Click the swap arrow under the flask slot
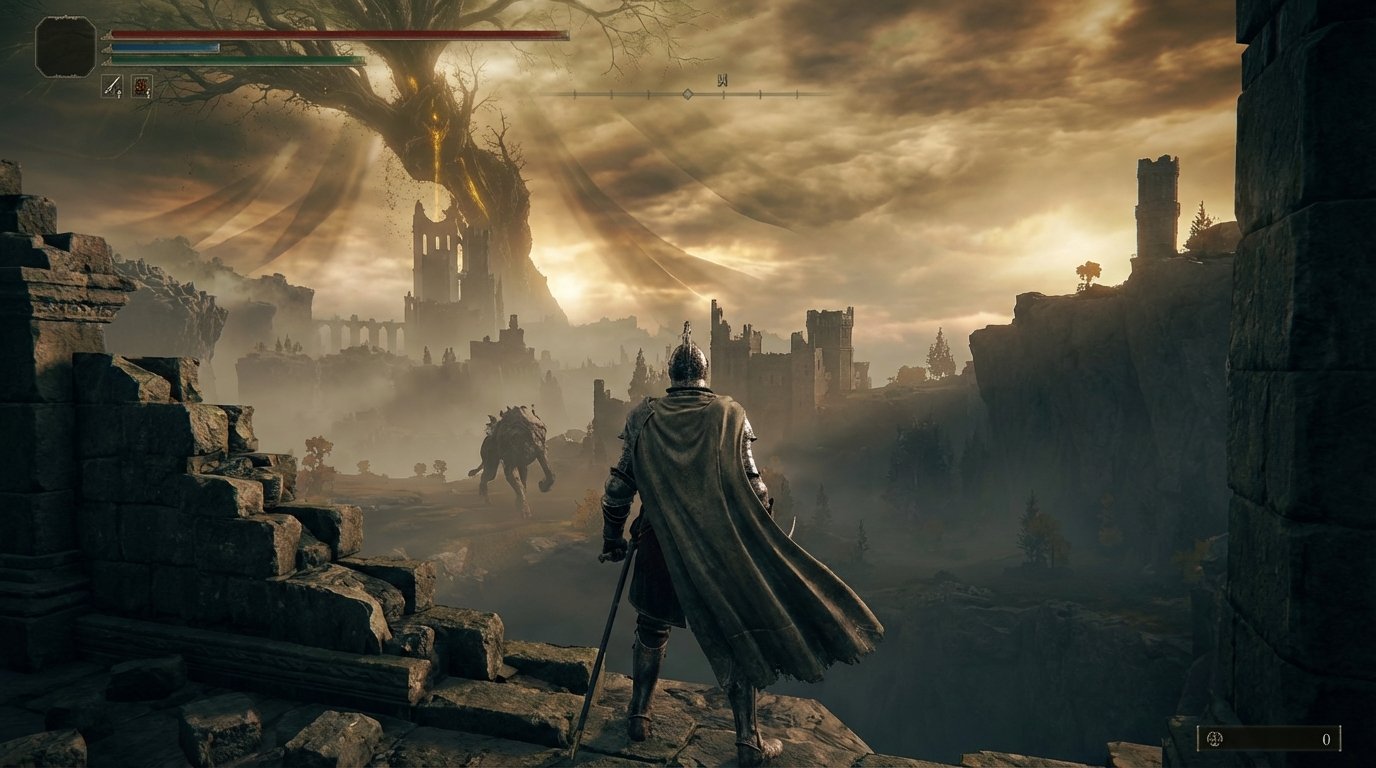This screenshot has height=768, width=1376. [148, 95]
